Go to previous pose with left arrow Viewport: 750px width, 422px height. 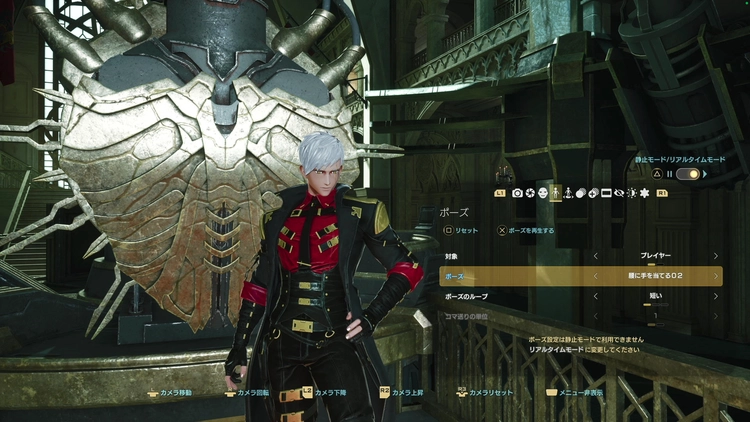[595, 276]
